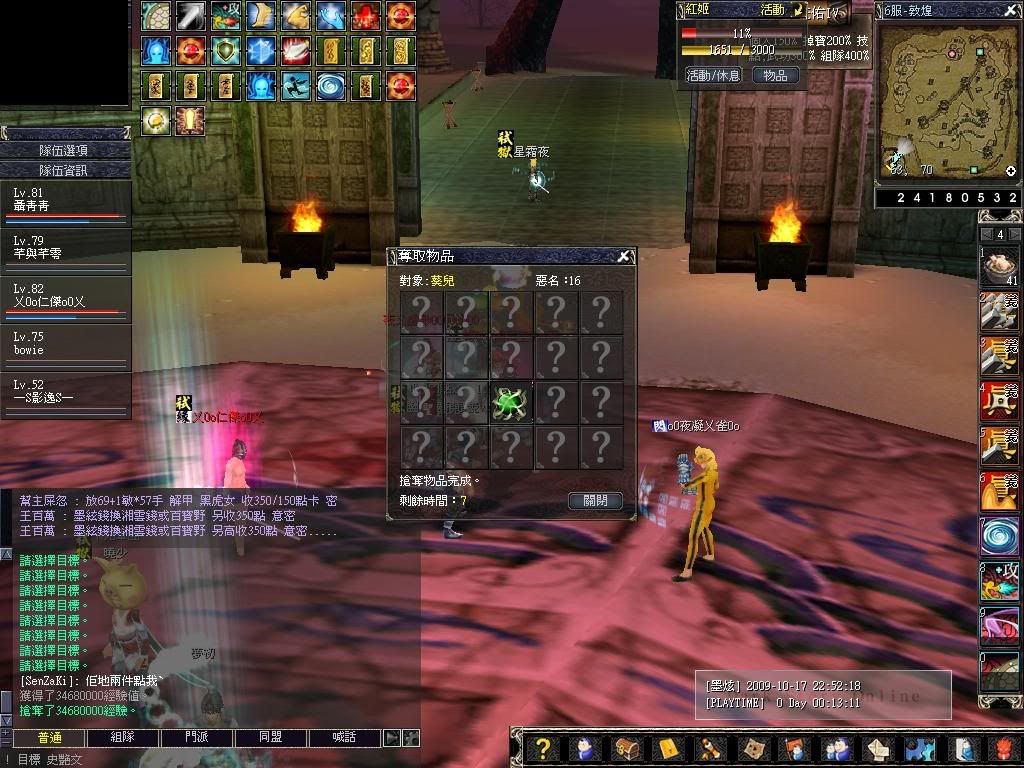Select the 同盟 chat tab

tap(271, 738)
